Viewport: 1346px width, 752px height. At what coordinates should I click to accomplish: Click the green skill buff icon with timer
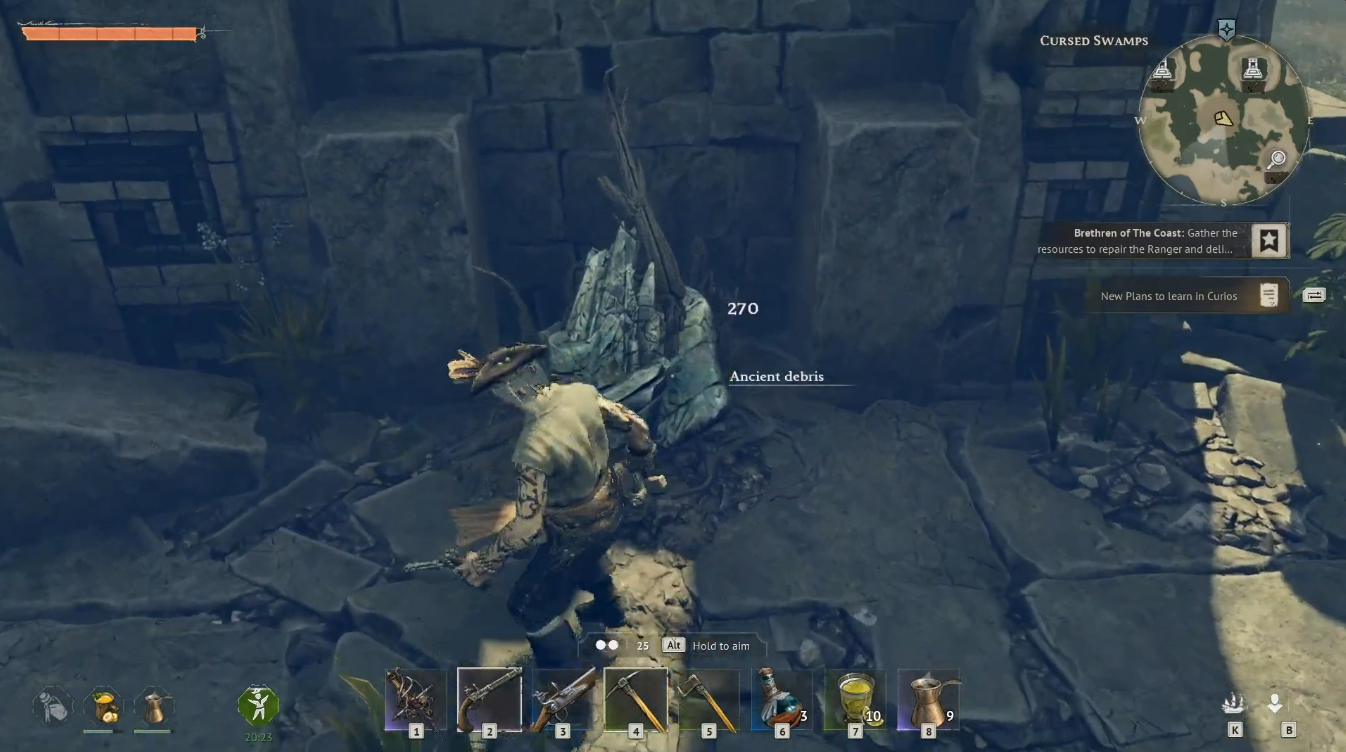point(258,706)
